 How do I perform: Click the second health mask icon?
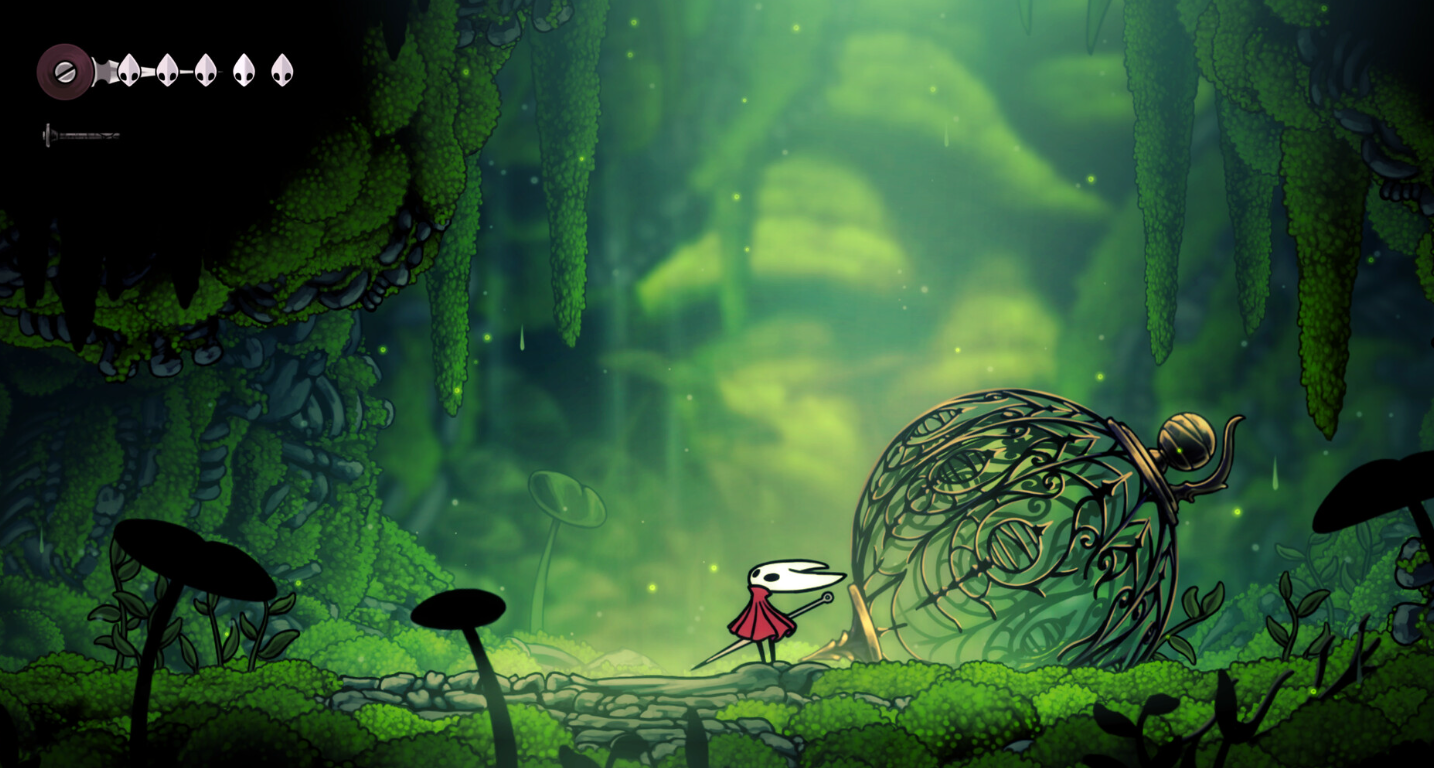click(x=165, y=69)
